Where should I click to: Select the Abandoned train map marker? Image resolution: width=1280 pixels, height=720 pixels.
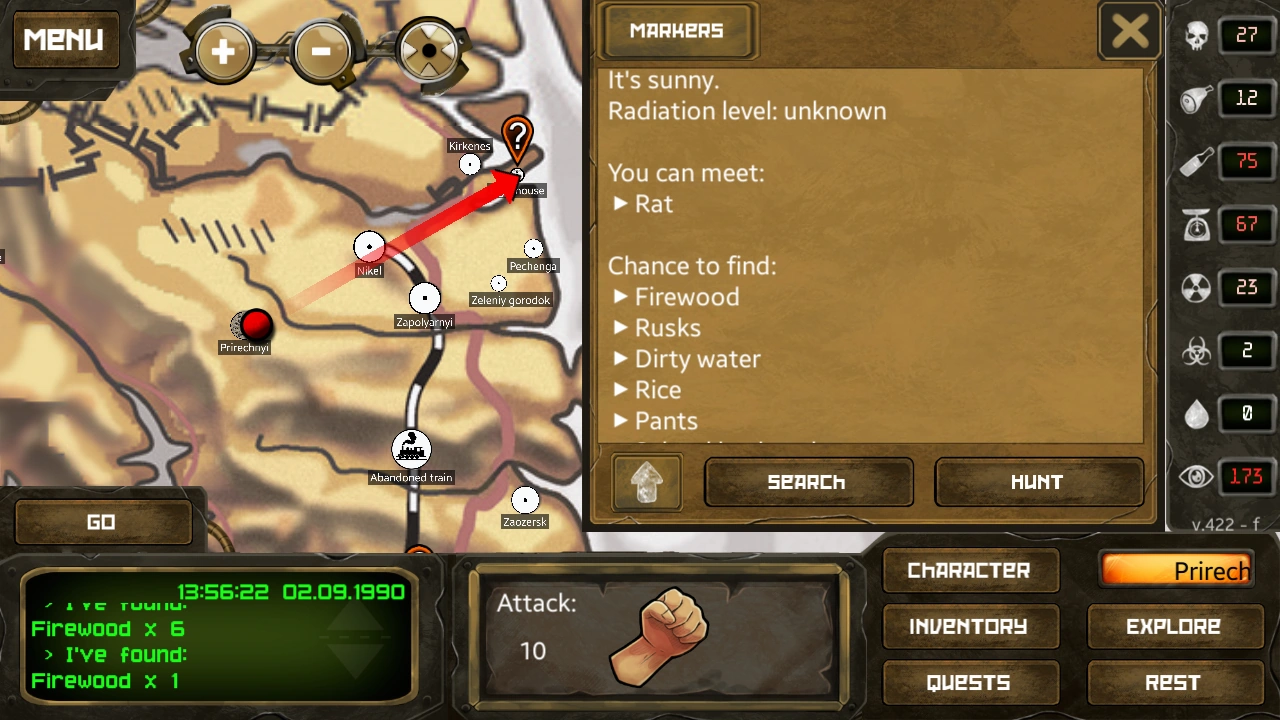point(411,450)
